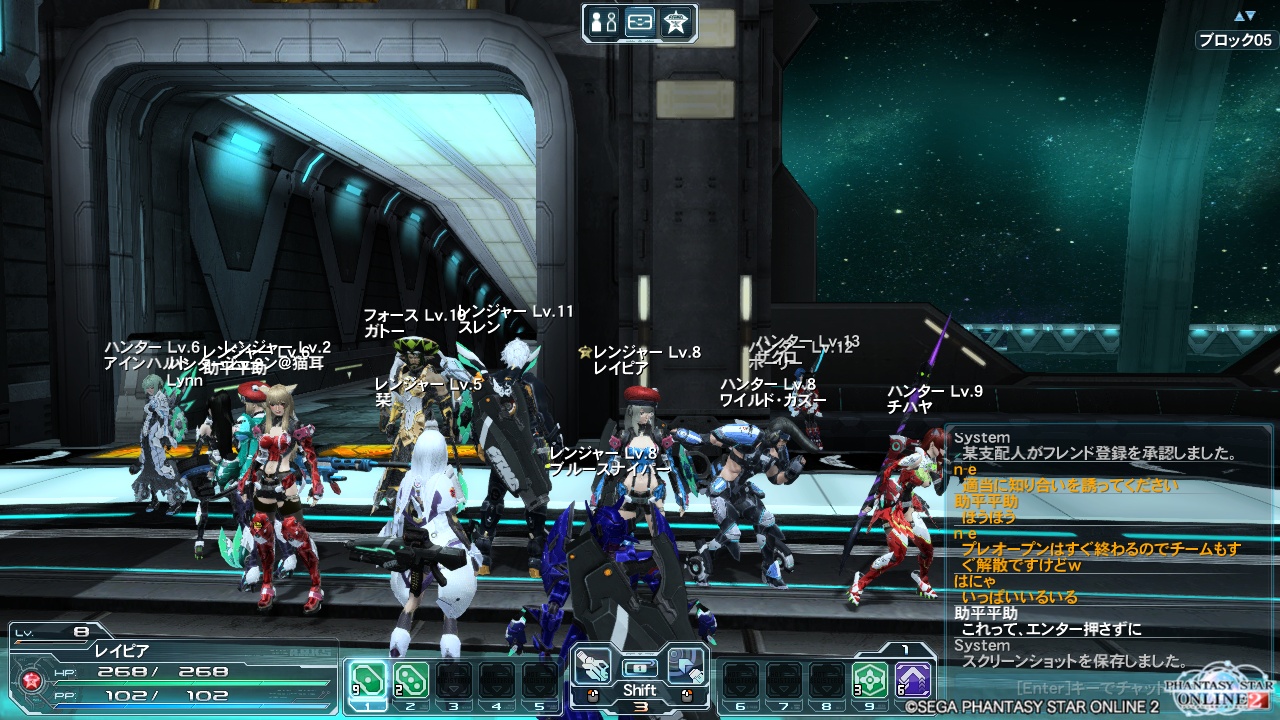This screenshot has width=1280, height=720.
Task: Open the ブロック05 block selector
Action: 1236,41
